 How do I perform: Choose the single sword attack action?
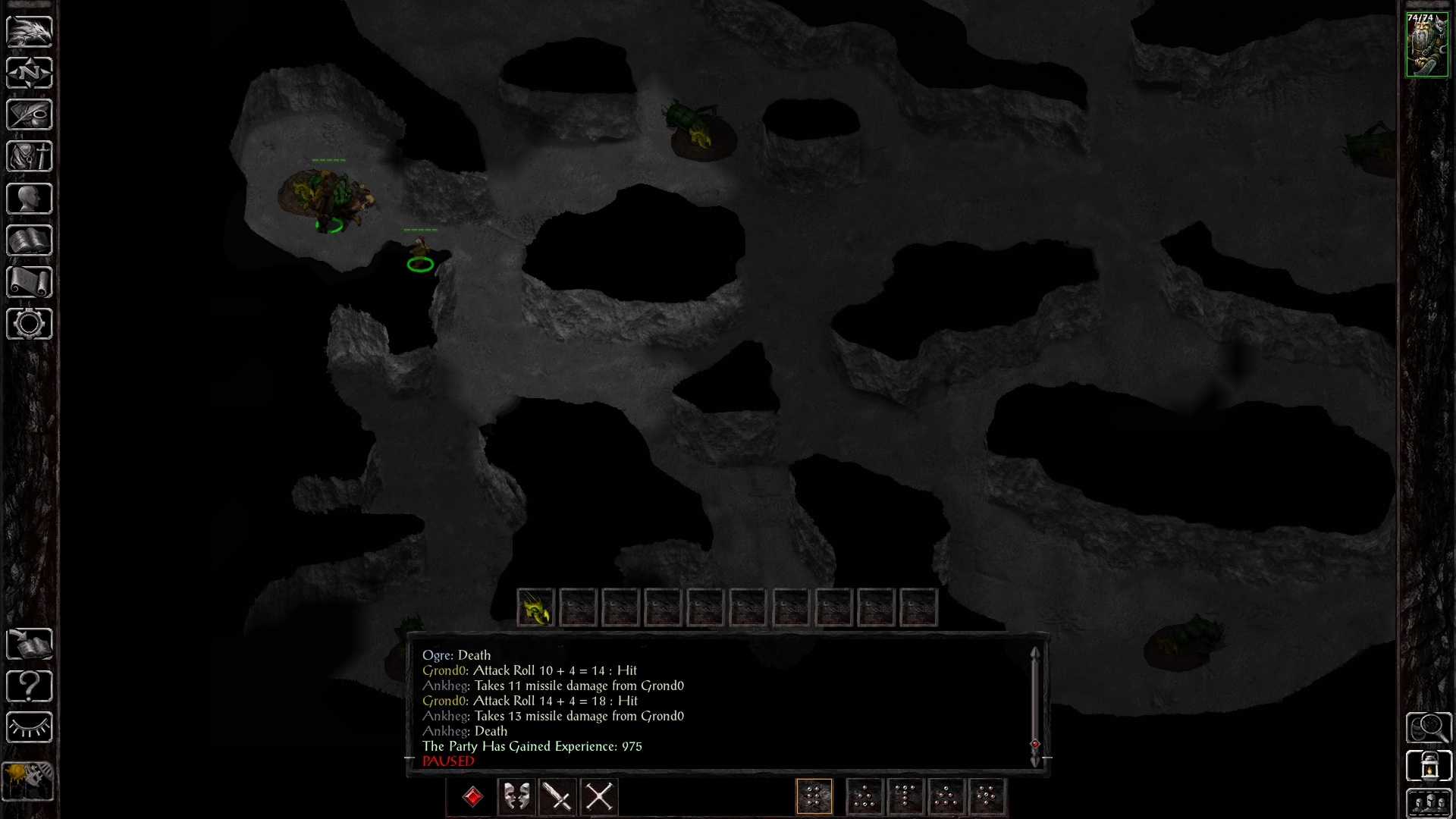pyautogui.click(x=558, y=797)
